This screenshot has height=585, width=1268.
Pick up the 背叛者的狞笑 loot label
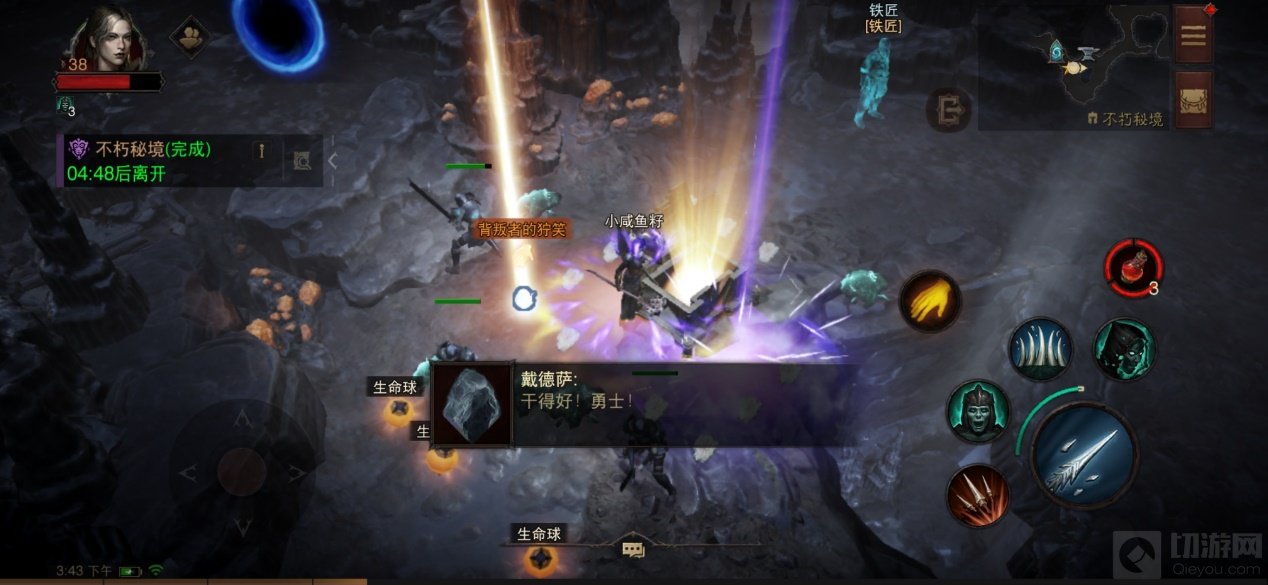click(x=521, y=229)
